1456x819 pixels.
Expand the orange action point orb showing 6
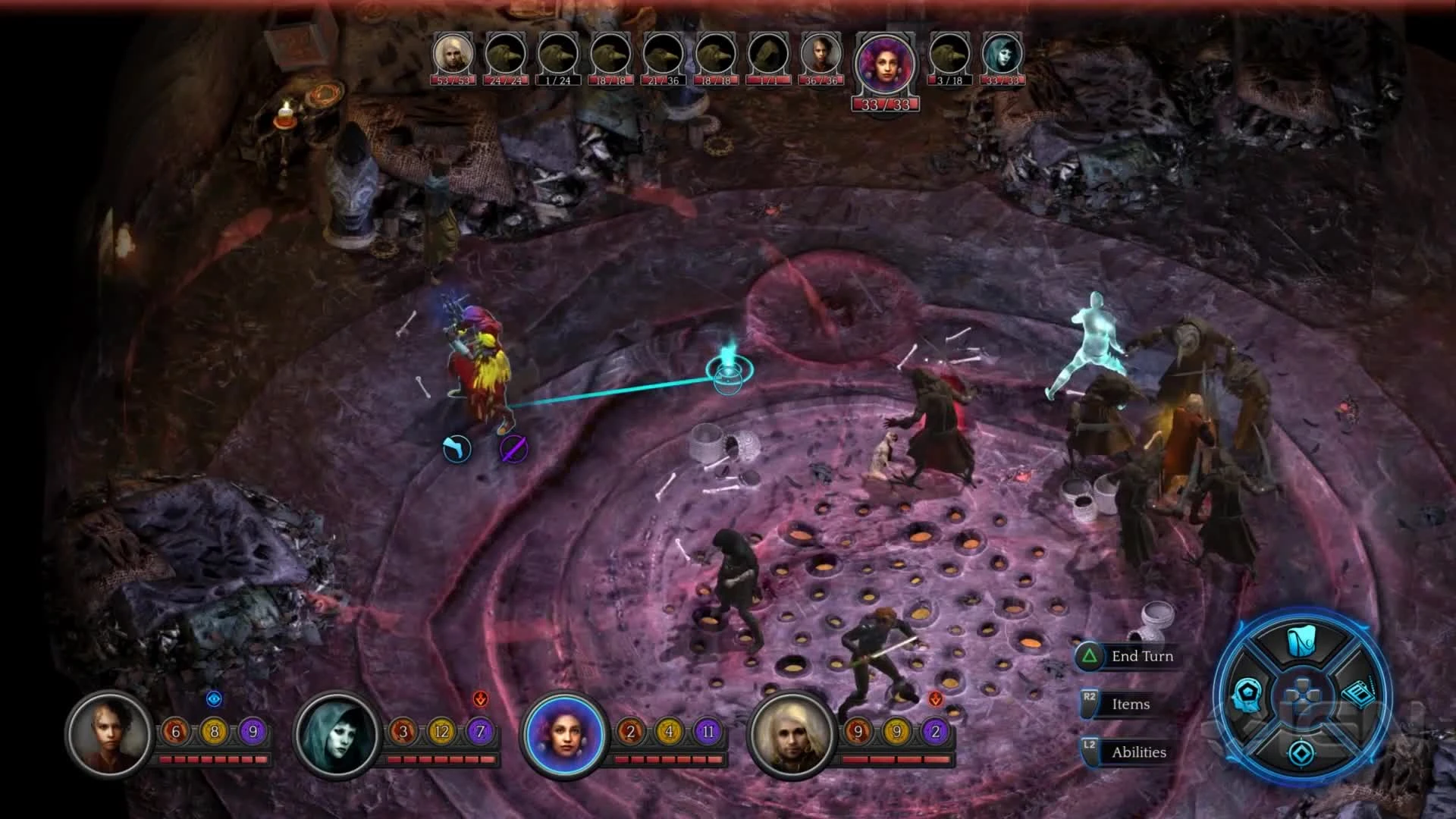174,732
